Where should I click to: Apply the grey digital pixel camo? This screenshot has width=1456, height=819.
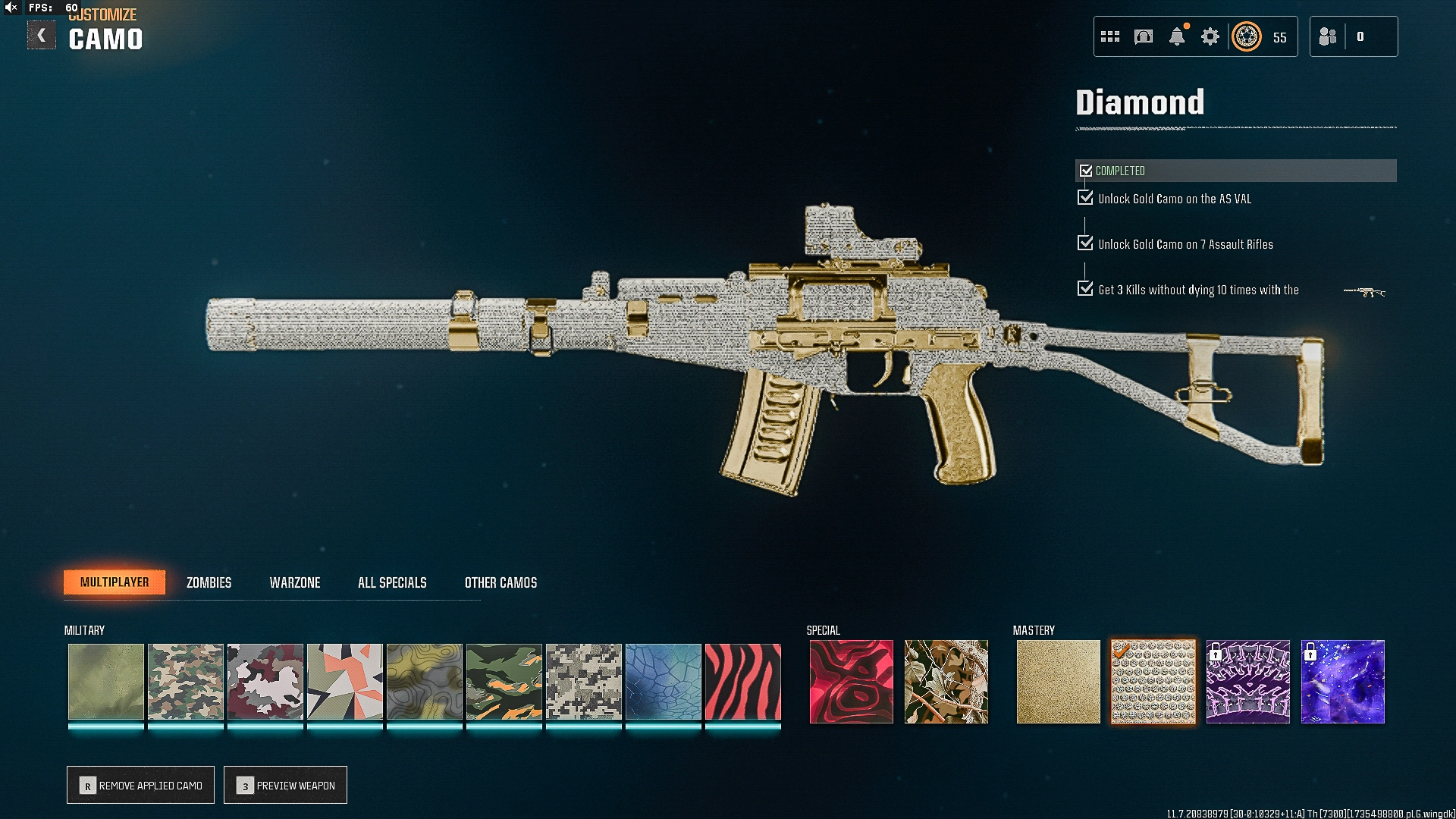(x=583, y=682)
